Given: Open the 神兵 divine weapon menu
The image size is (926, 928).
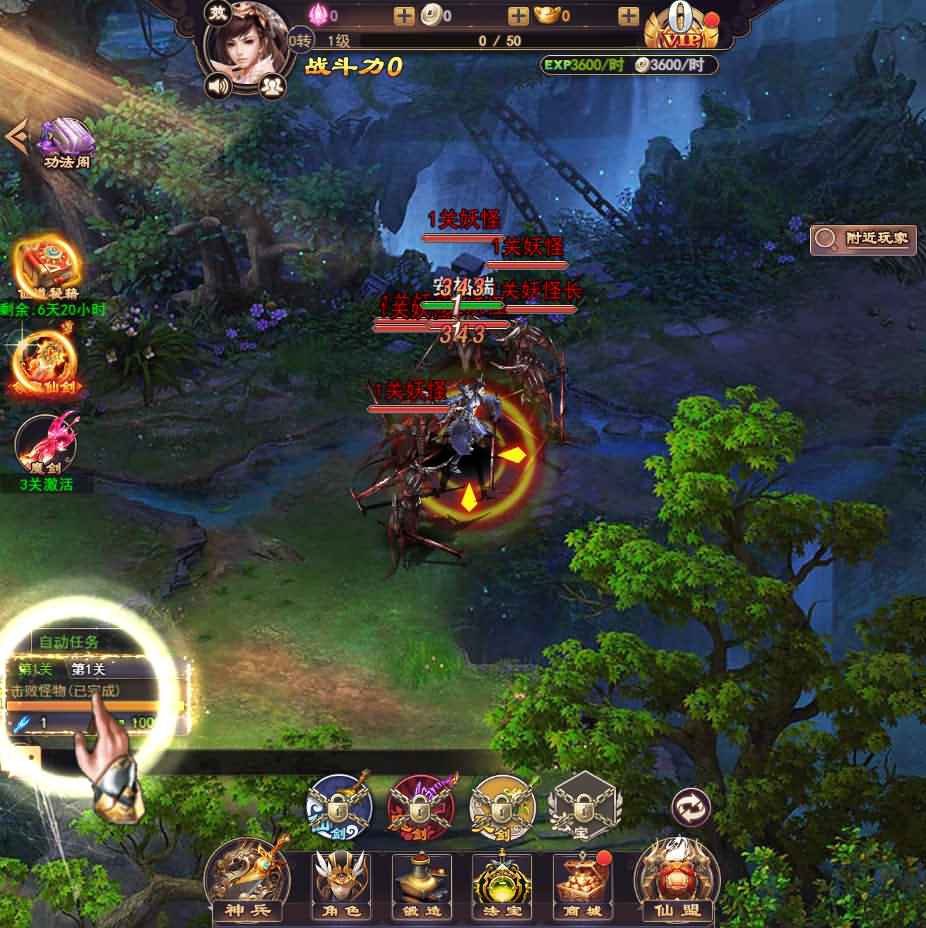Looking at the screenshot, I should [x=246, y=879].
